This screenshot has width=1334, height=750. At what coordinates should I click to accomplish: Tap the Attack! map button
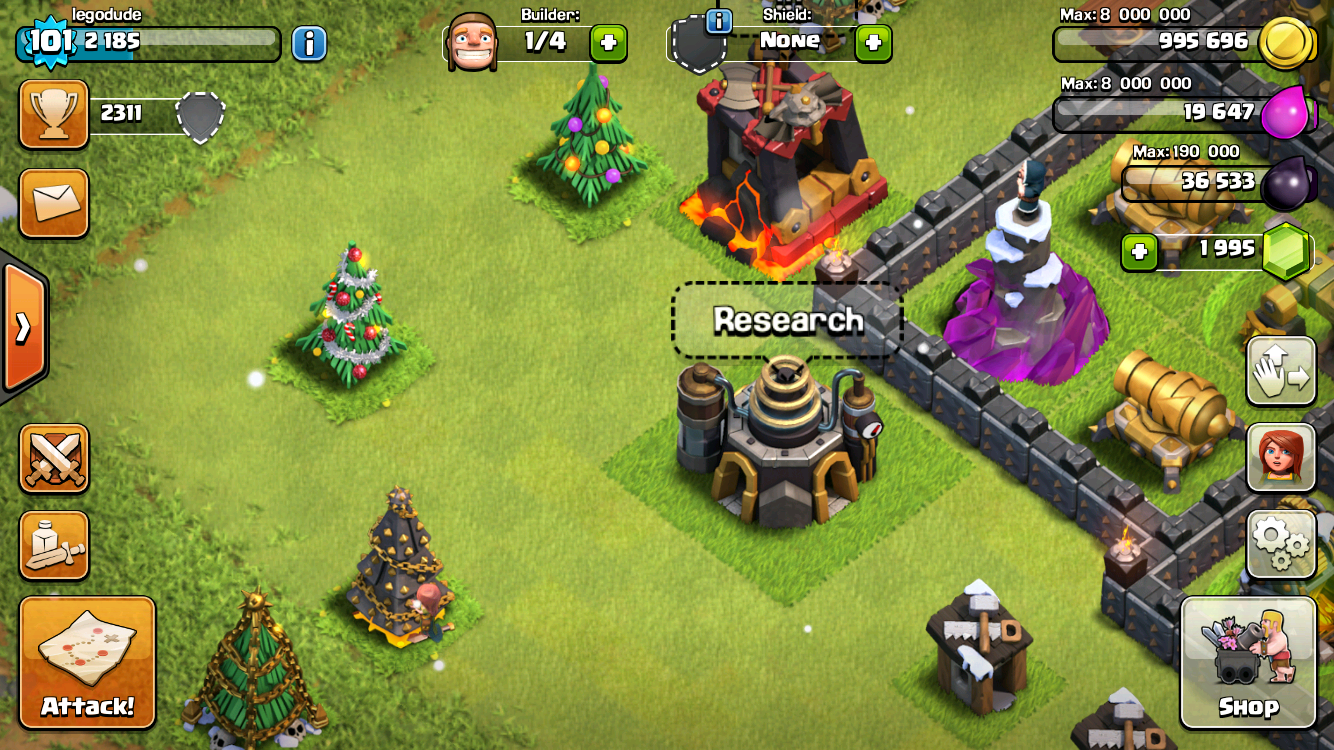coord(88,662)
